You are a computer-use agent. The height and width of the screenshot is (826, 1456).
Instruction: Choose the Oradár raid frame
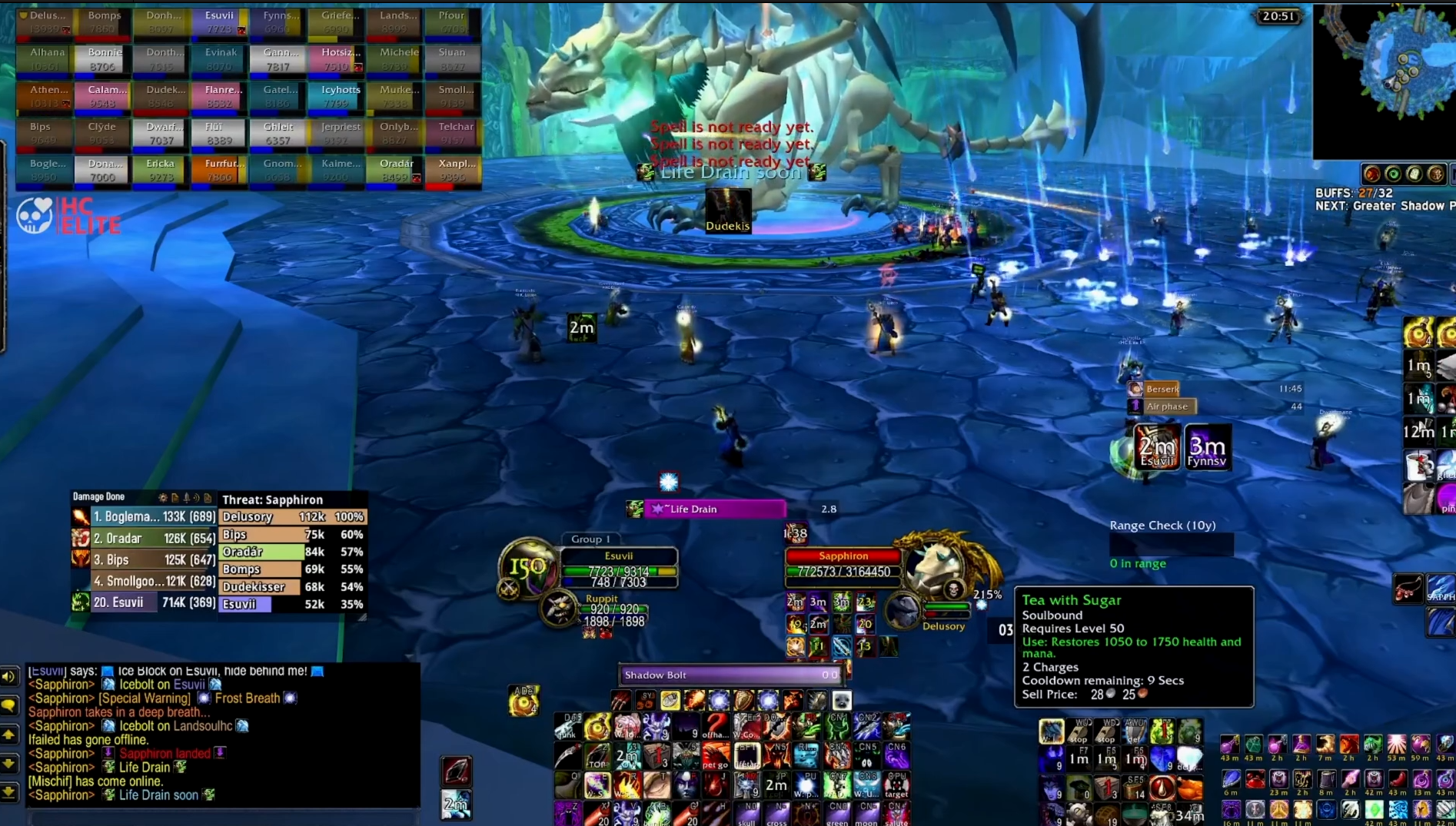coord(397,171)
